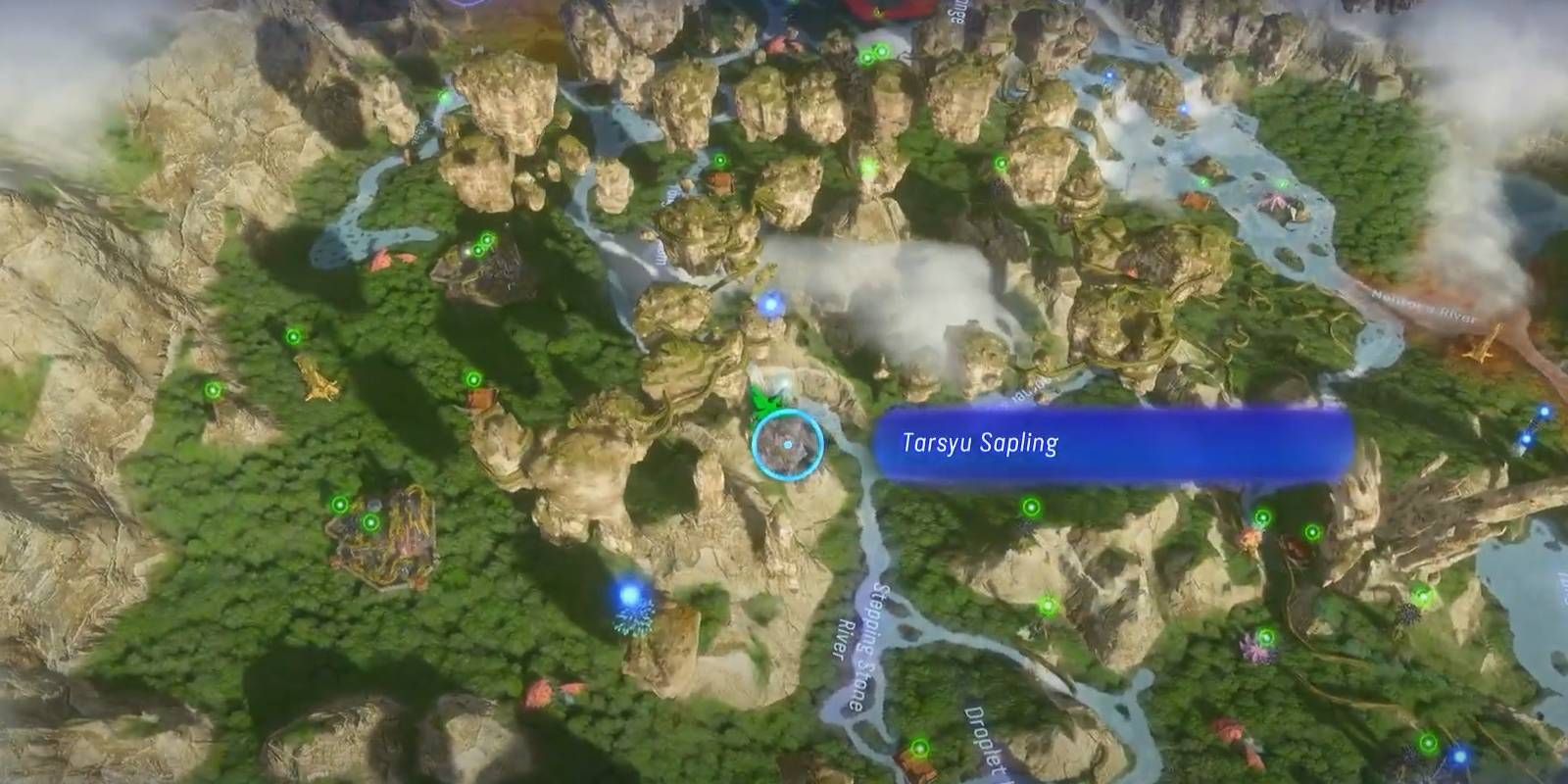Click the pink flower marker near Mentor's River

coord(1274,201)
